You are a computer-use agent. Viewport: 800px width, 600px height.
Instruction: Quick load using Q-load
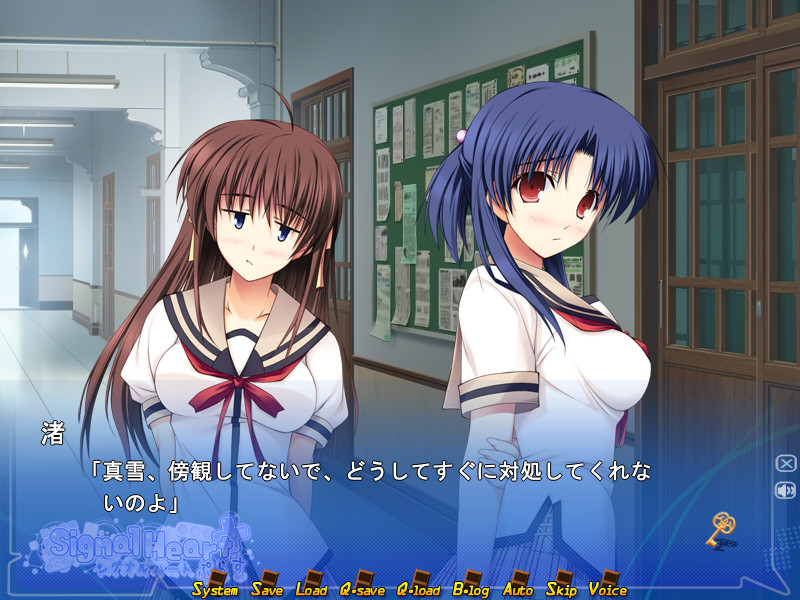419,589
